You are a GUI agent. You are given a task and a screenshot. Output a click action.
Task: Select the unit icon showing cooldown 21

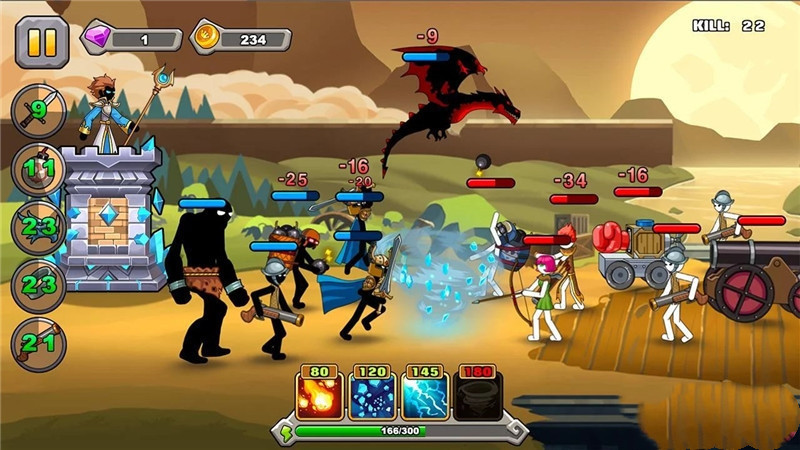[x=37, y=343]
